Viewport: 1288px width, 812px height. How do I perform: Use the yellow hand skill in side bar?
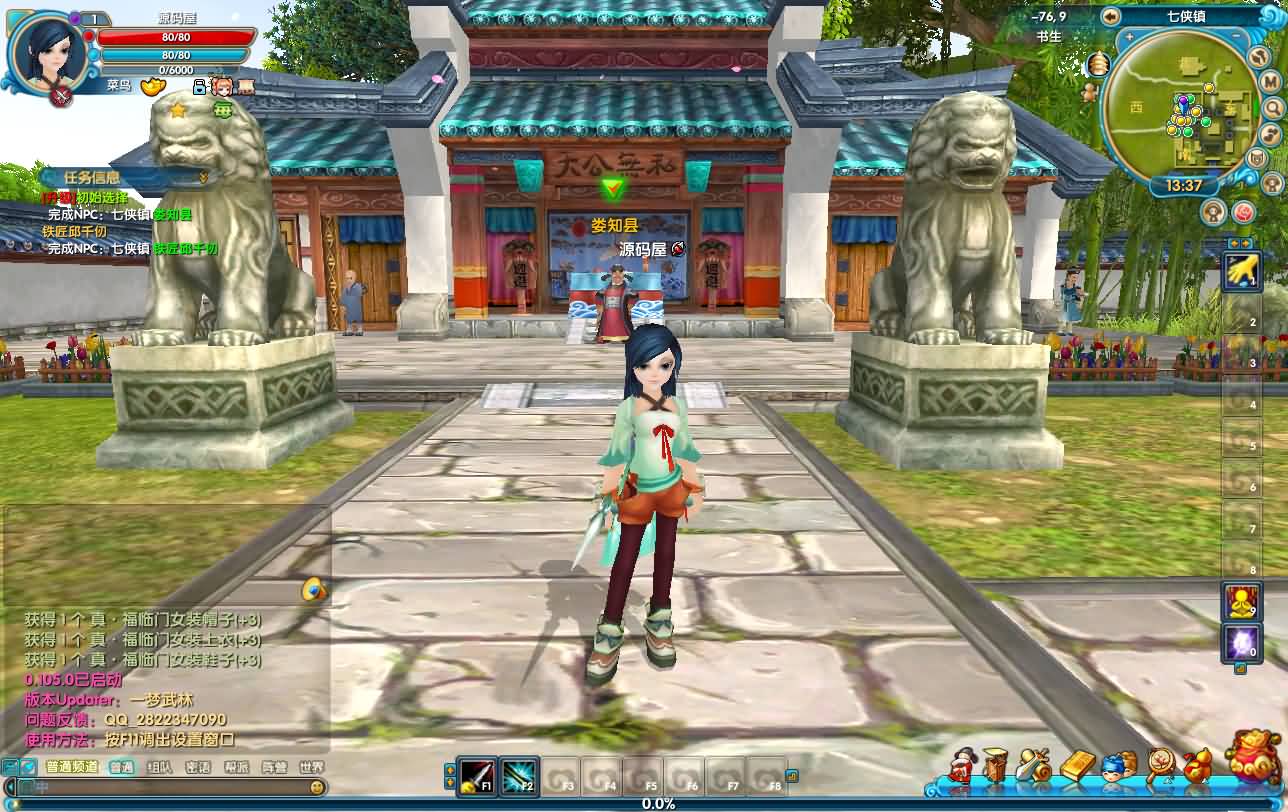(1241, 269)
